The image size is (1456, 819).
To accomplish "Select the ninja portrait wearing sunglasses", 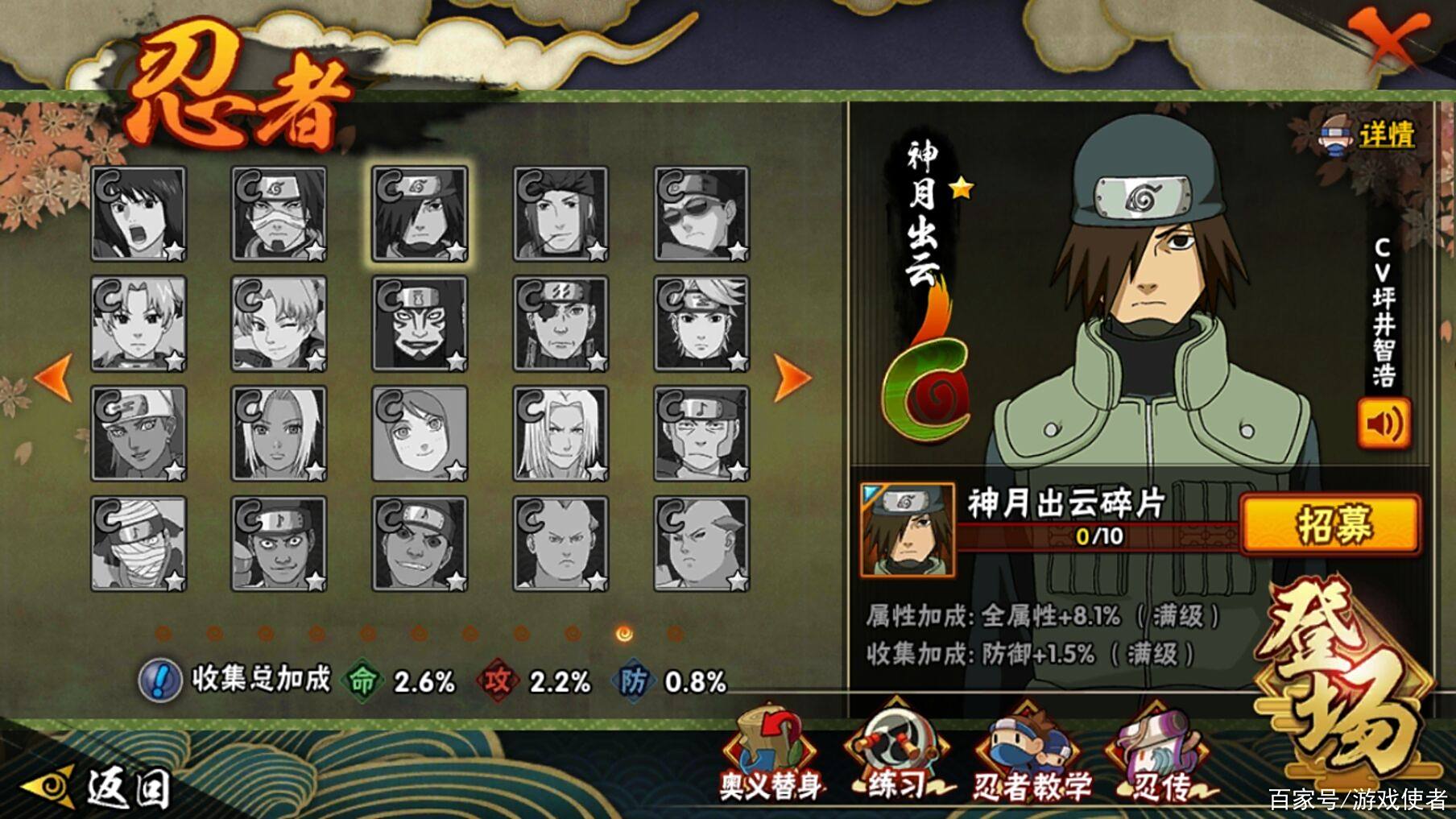I will [x=701, y=214].
